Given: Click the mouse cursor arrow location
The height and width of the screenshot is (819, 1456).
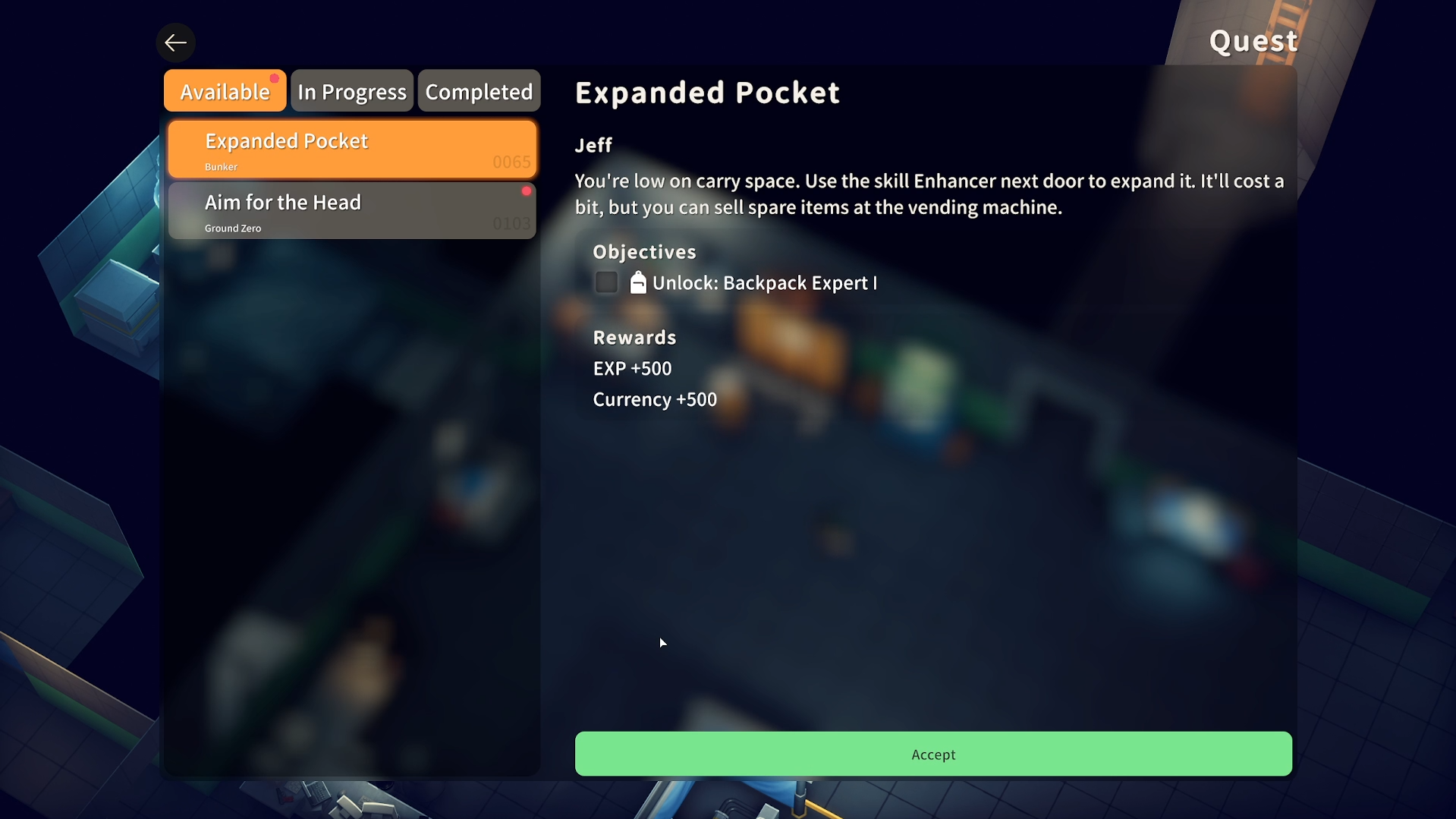Looking at the screenshot, I should (x=662, y=642).
